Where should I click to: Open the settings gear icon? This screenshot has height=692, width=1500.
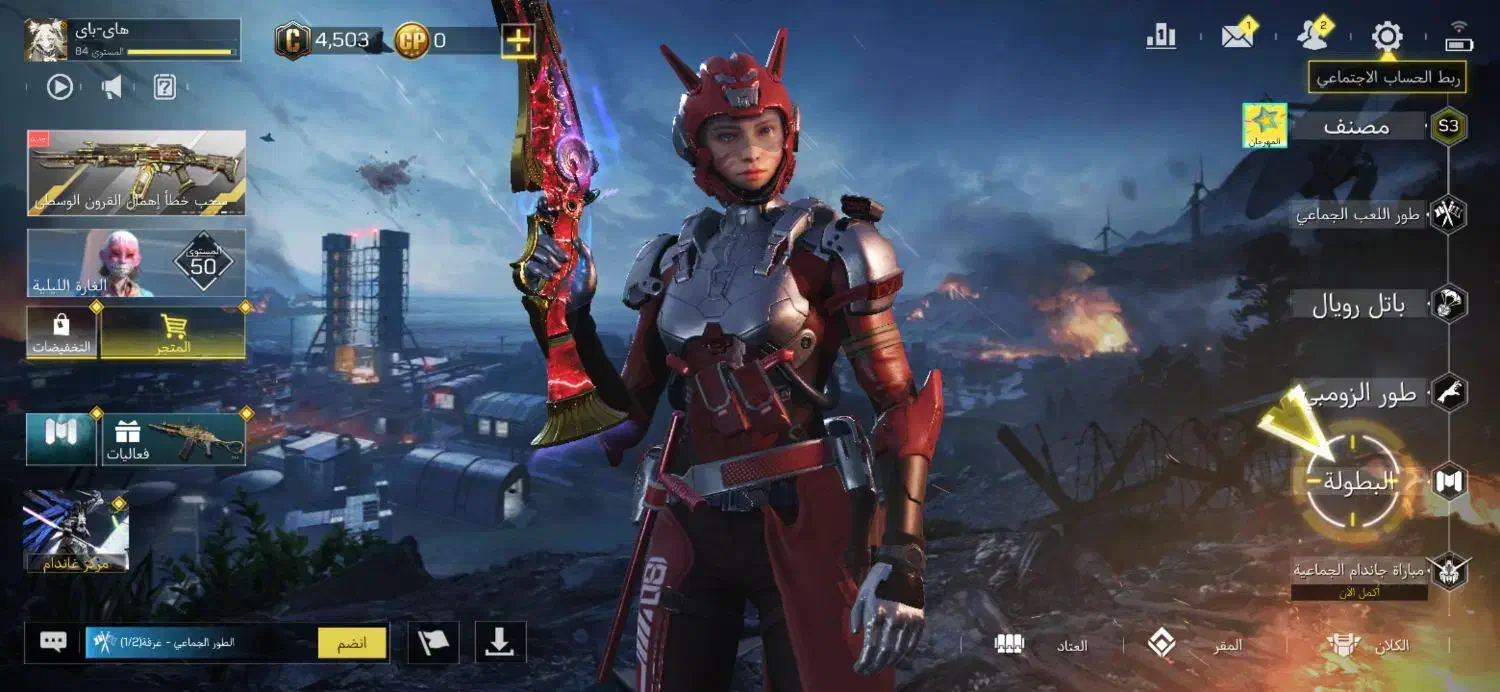1386,38
